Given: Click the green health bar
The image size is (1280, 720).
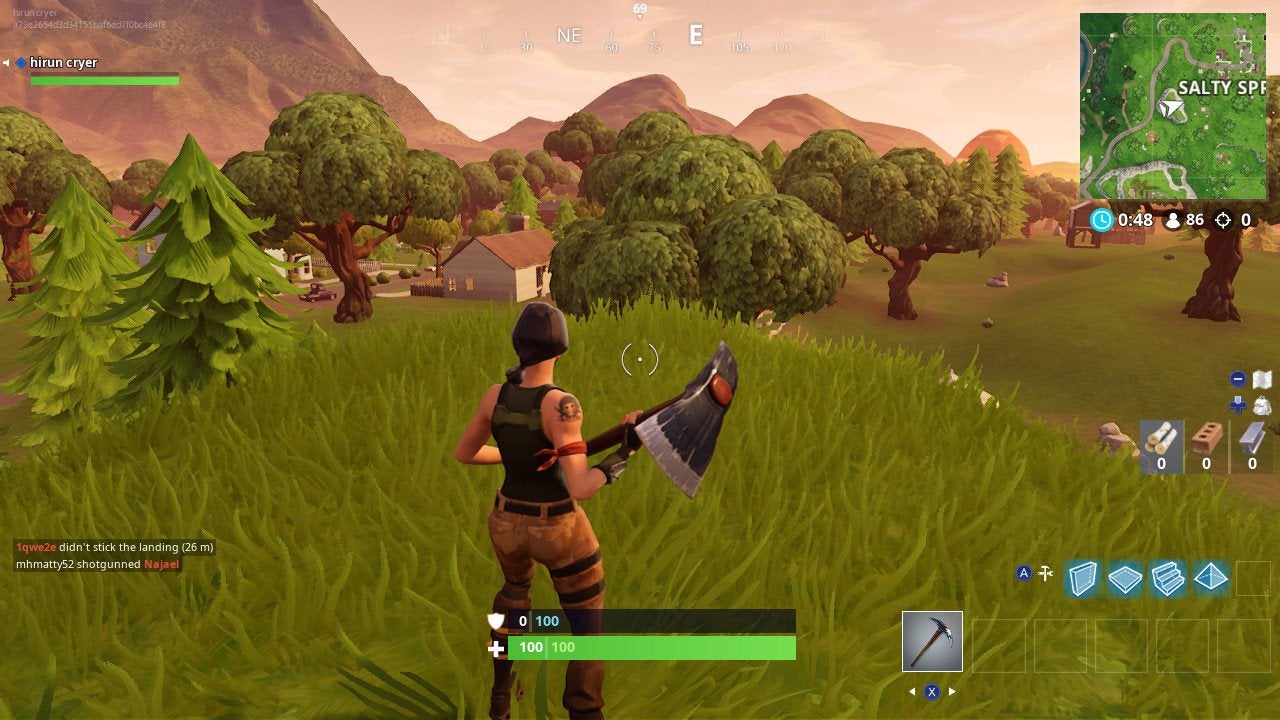Looking at the screenshot, I should coord(650,647).
